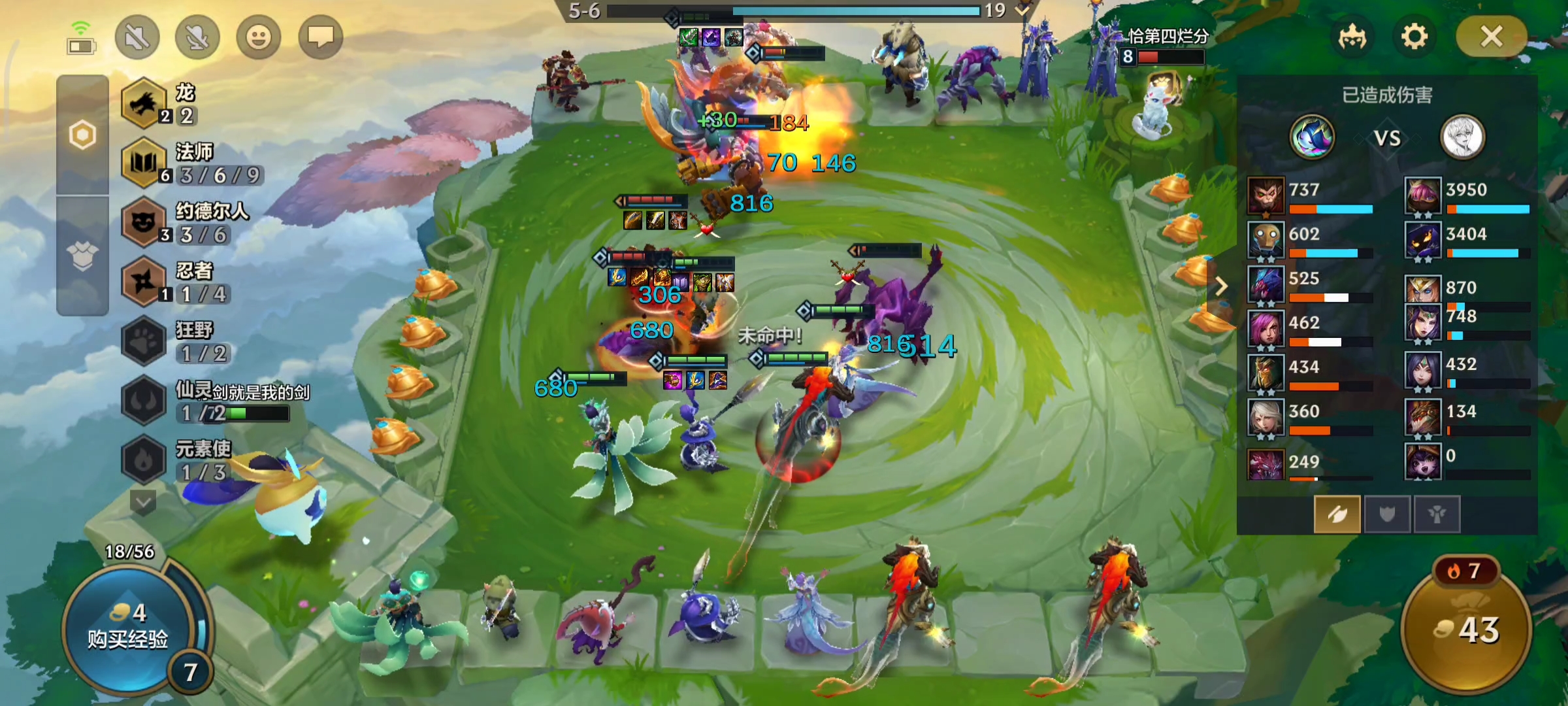The image size is (1568, 706).
Task: Toggle the muted microphone button
Action: pos(197,37)
